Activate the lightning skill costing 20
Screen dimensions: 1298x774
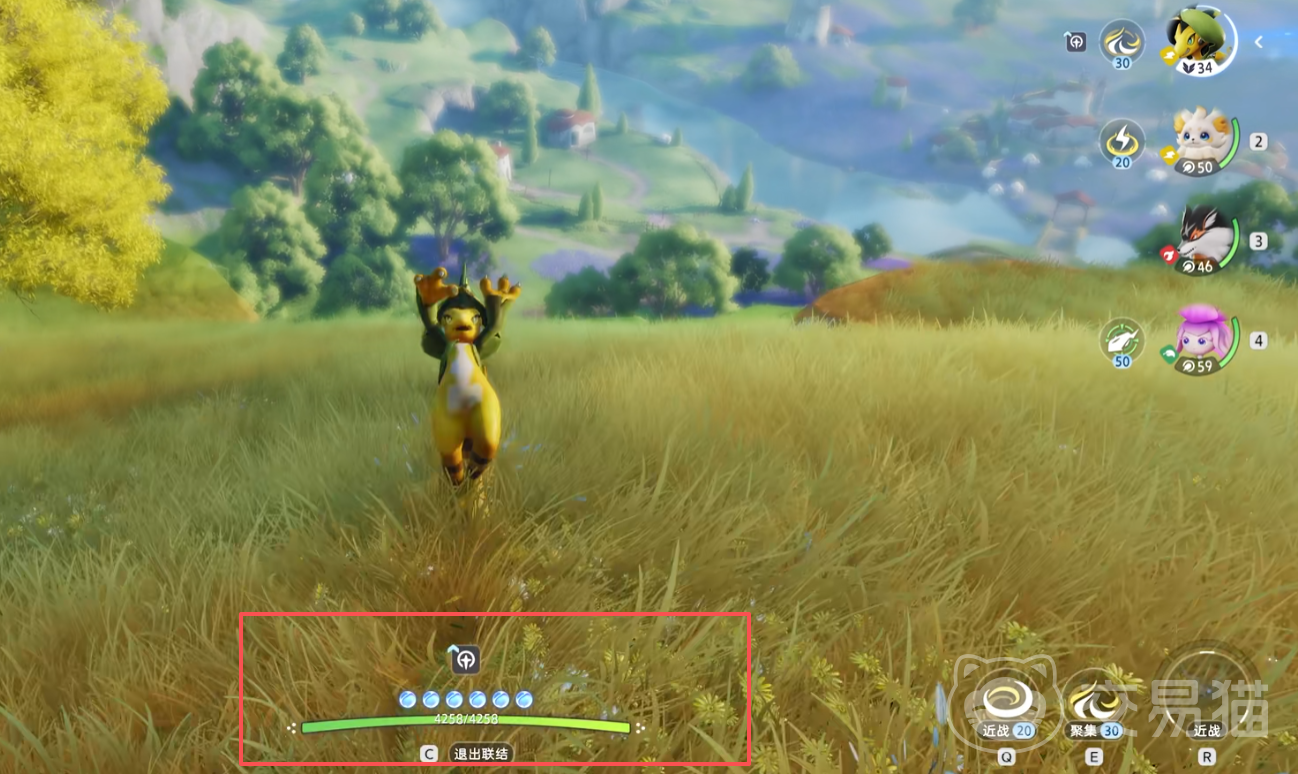(1122, 141)
